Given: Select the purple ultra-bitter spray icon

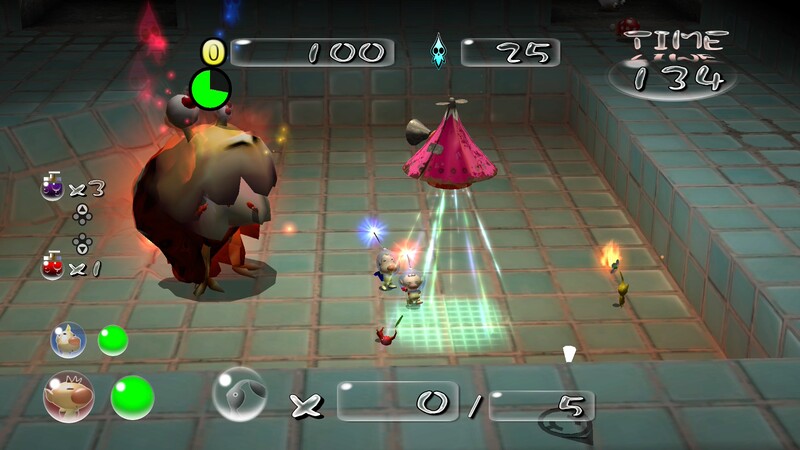Looking at the screenshot, I should pos(51,186).
